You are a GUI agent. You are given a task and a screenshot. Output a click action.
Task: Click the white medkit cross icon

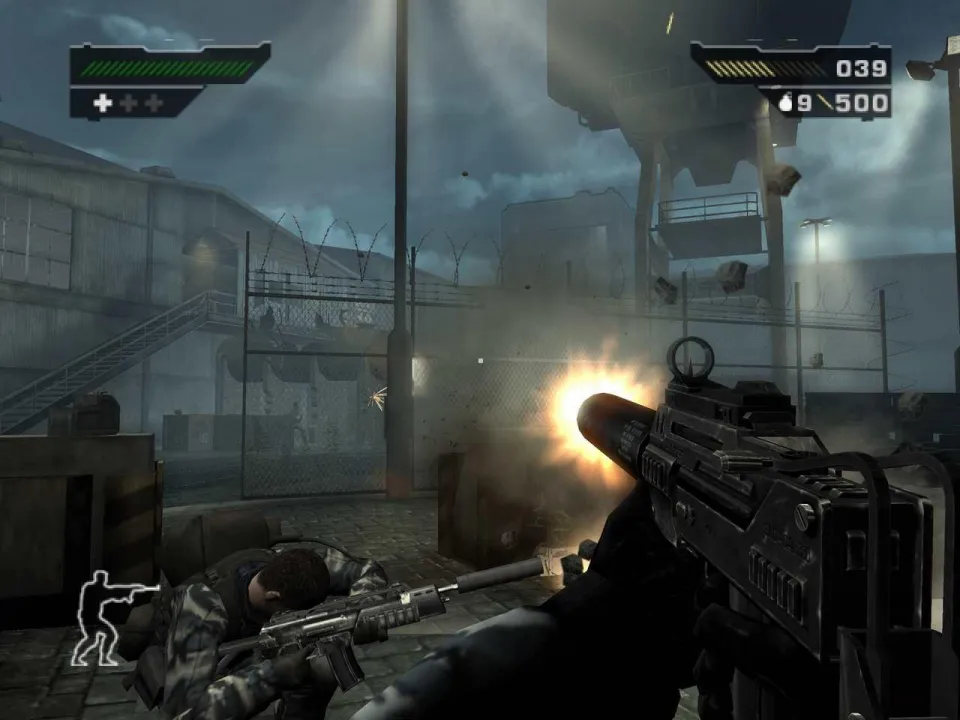click(103, 103)
